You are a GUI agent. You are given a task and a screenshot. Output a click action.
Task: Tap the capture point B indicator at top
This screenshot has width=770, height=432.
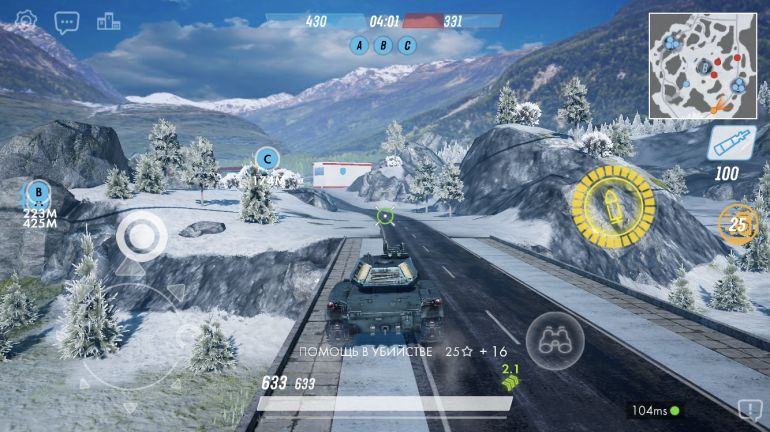(x=383, y=45)
